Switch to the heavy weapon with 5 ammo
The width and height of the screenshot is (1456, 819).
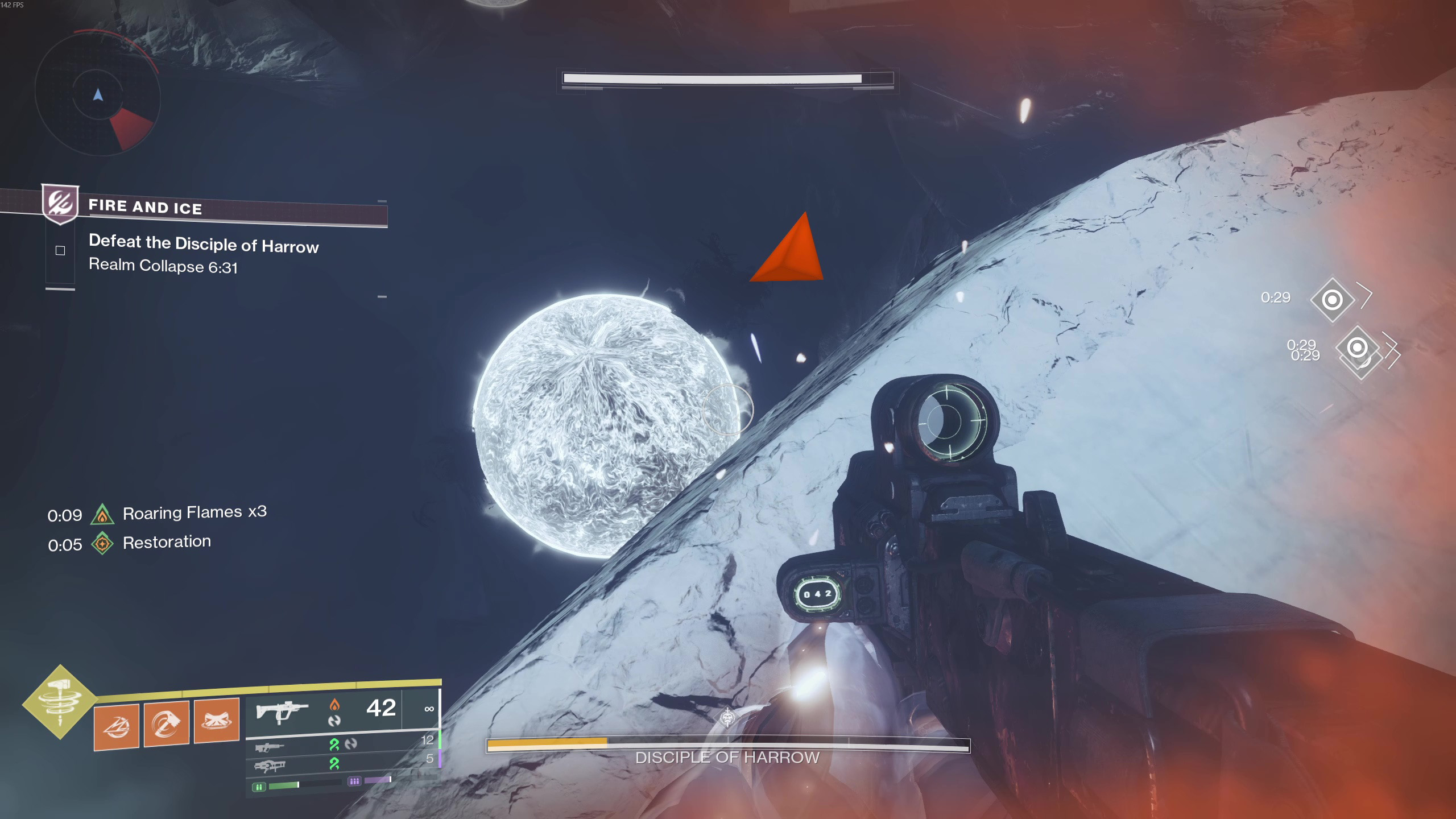(269, 766)
